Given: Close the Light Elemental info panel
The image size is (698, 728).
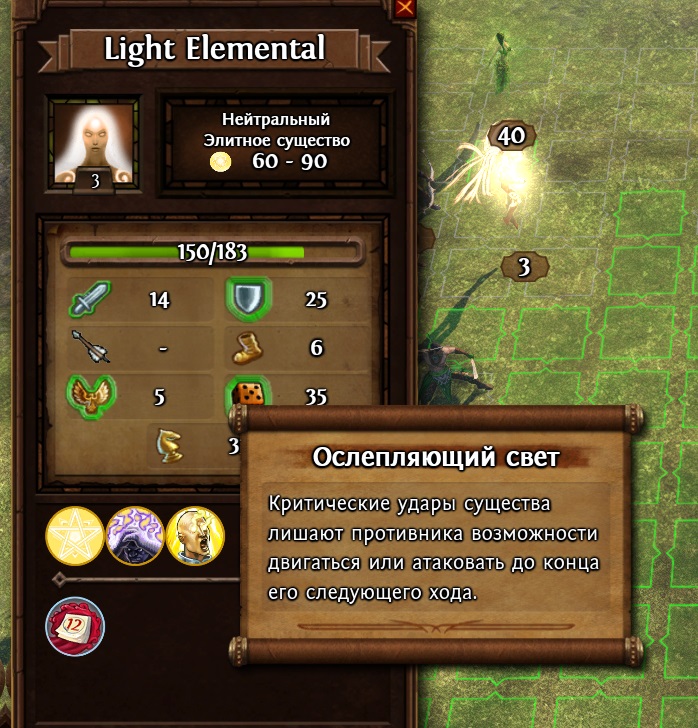Looking at the screenshot, I should coord(405,9).
